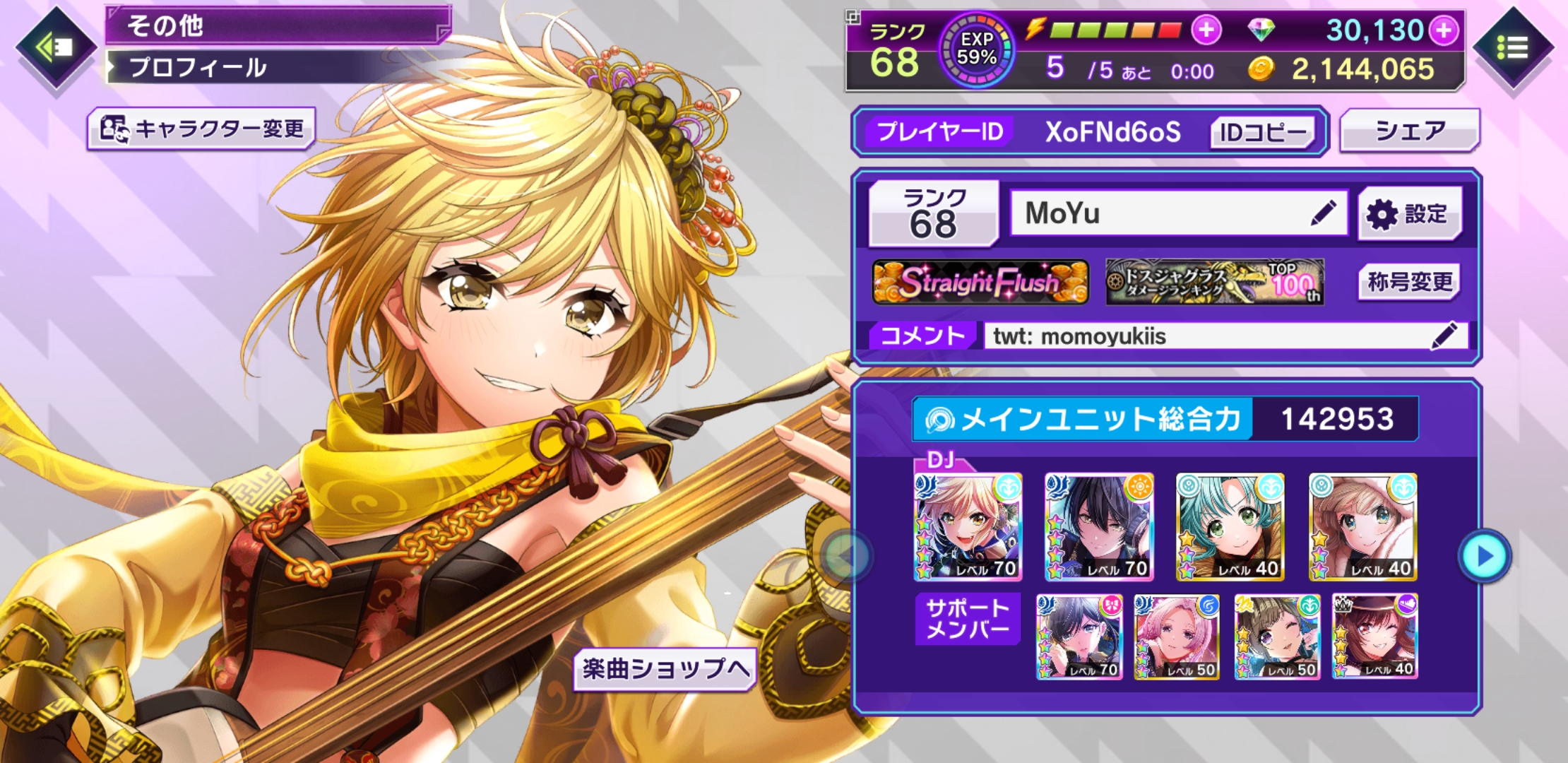Go back with the top-left arrow button
The image size is (1568, 763).
coord(55,48)
